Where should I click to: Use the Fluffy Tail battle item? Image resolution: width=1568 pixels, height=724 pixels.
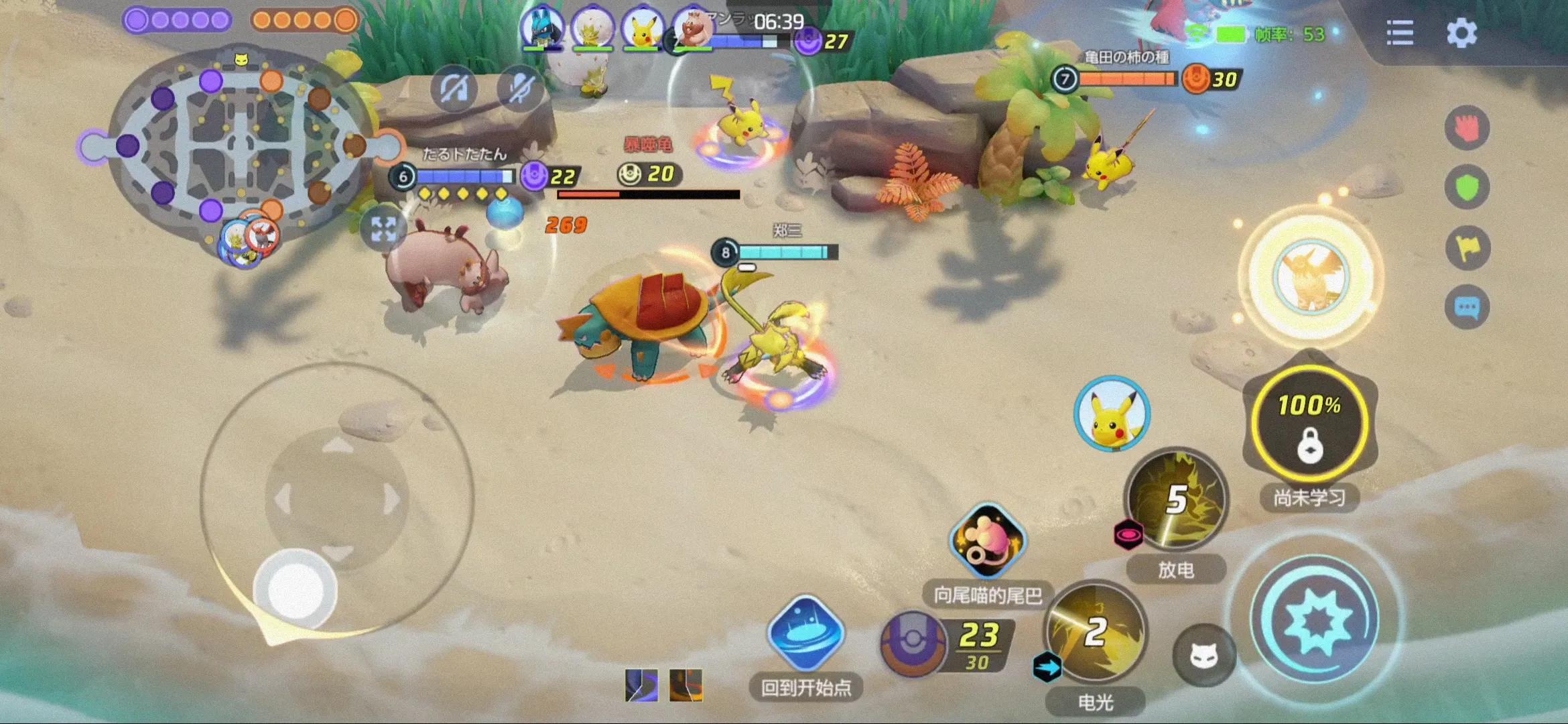click(988, 541)
